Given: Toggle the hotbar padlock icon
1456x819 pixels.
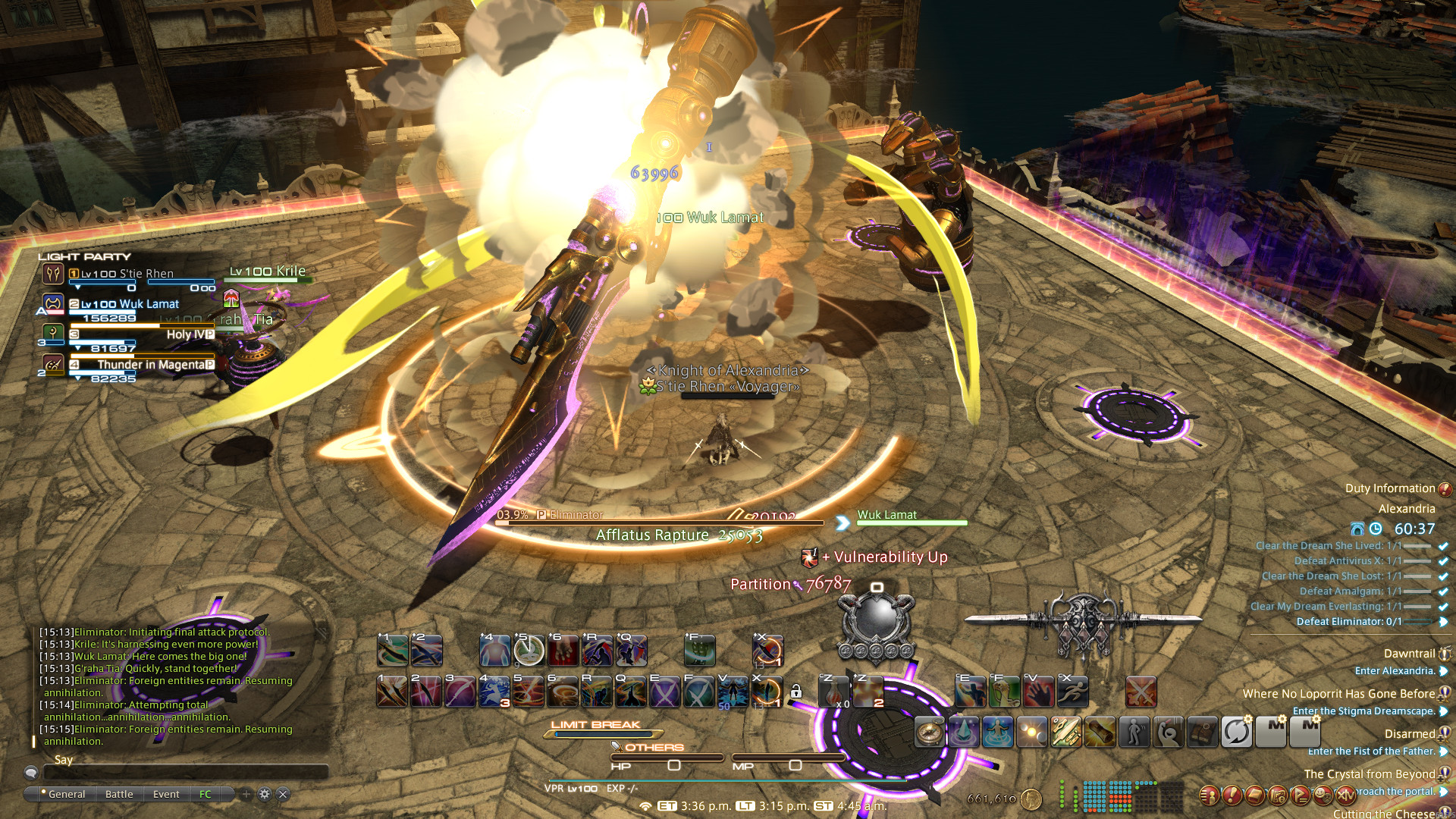Looking at the screenshot, I should pos(795,692).
